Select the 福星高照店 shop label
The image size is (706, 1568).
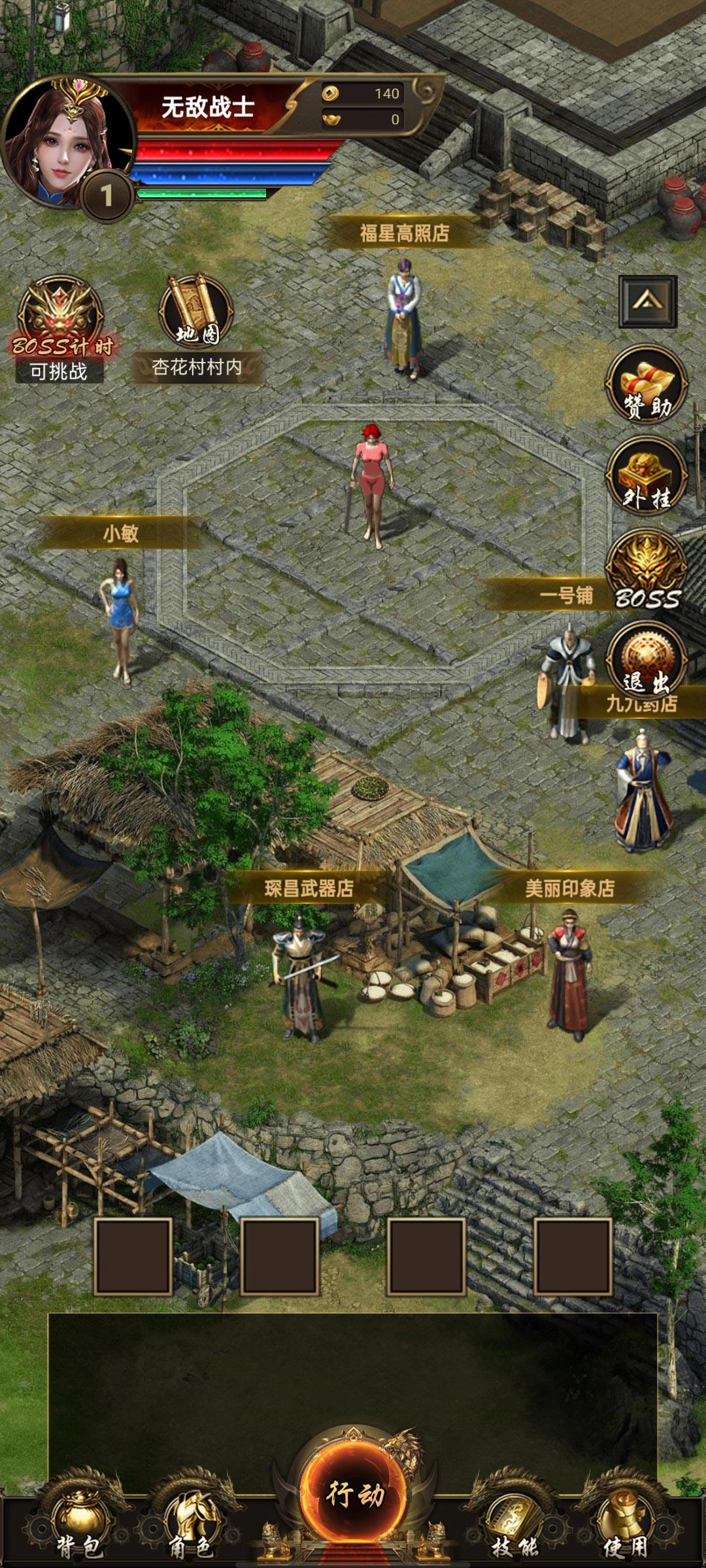405,233
